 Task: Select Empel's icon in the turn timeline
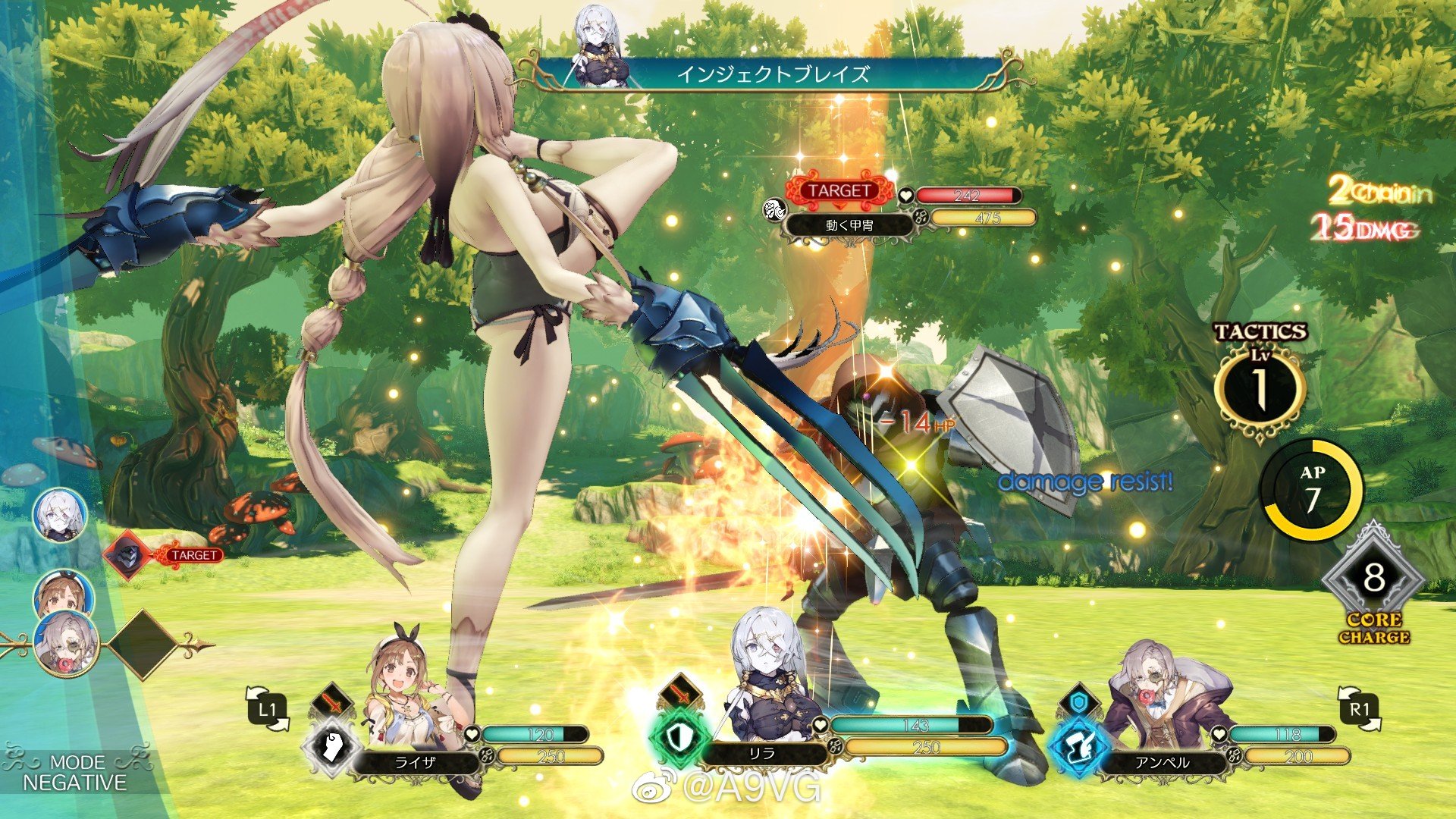67,644
